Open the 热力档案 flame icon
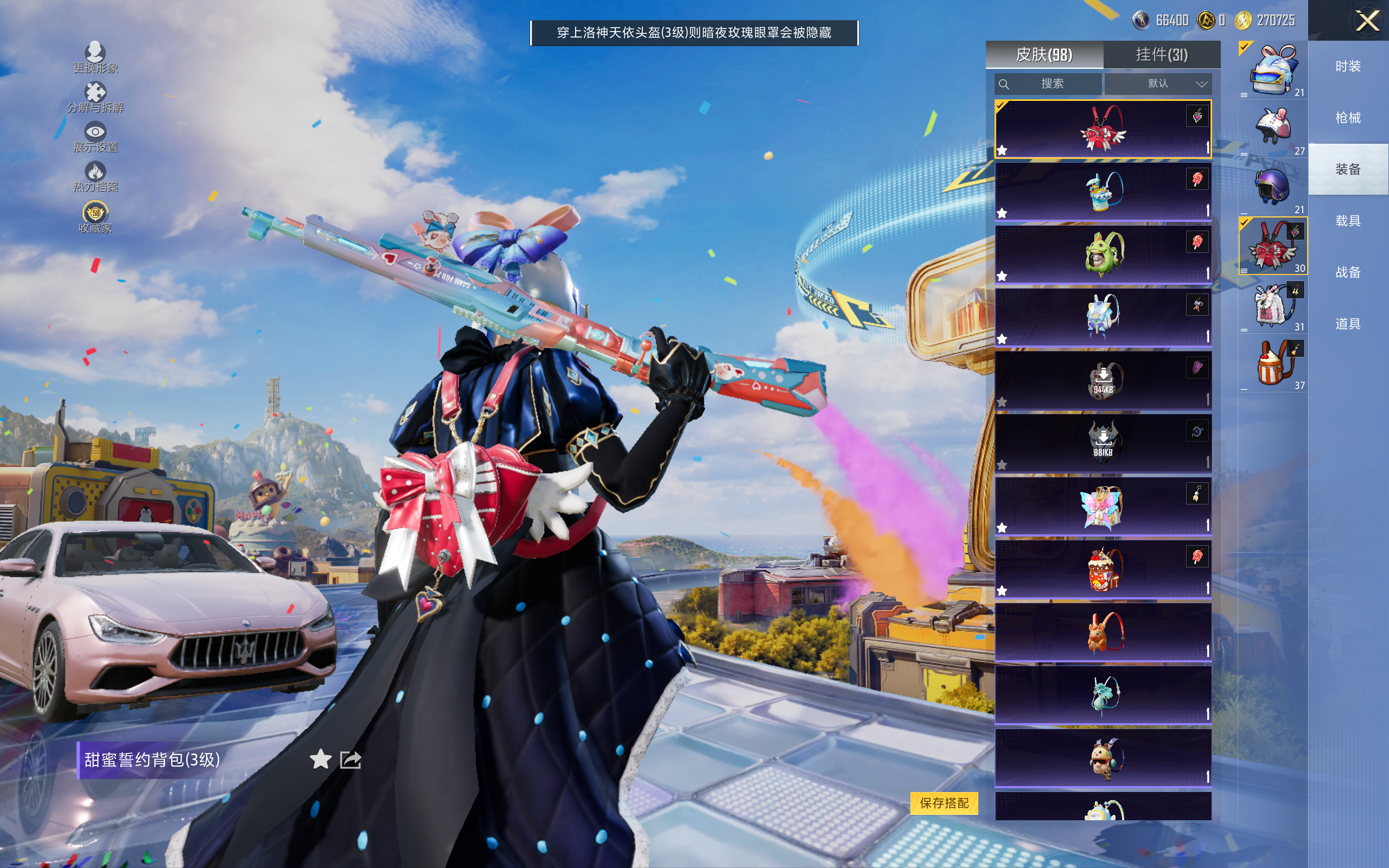1389x868 pixels. coord(95,176)
